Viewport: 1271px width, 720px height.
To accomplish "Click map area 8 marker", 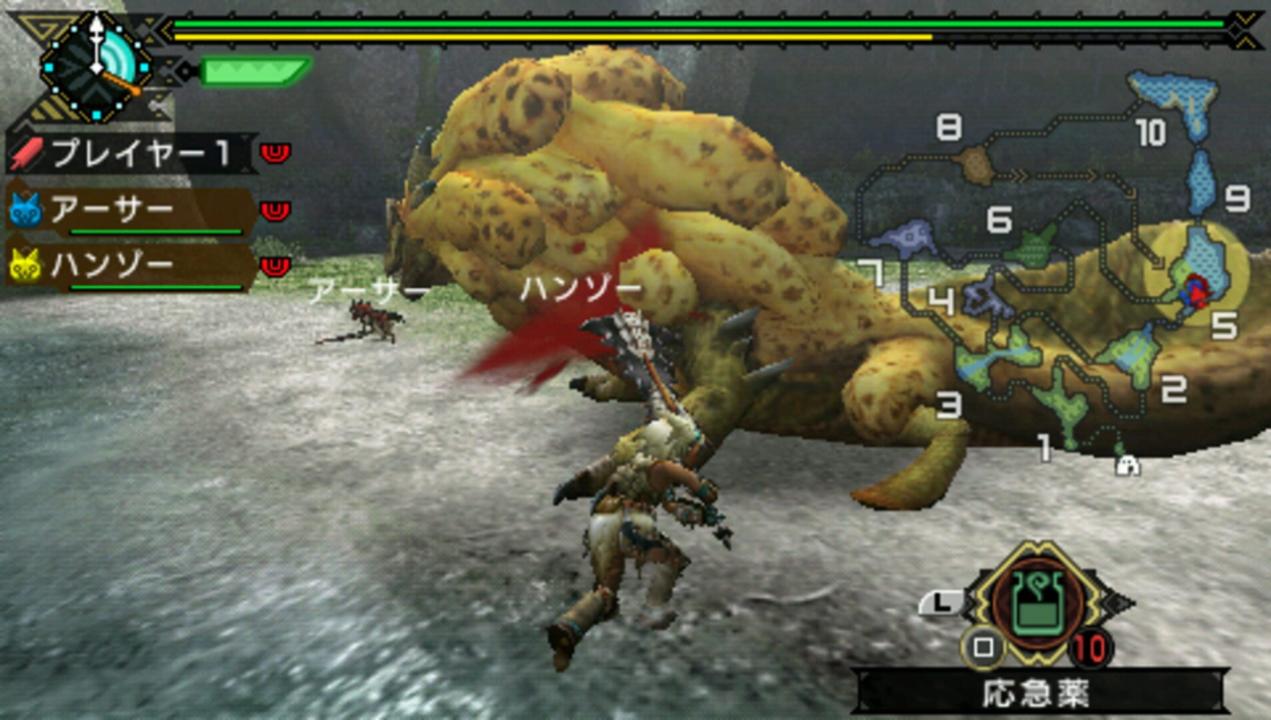I will tap(975, 165).
